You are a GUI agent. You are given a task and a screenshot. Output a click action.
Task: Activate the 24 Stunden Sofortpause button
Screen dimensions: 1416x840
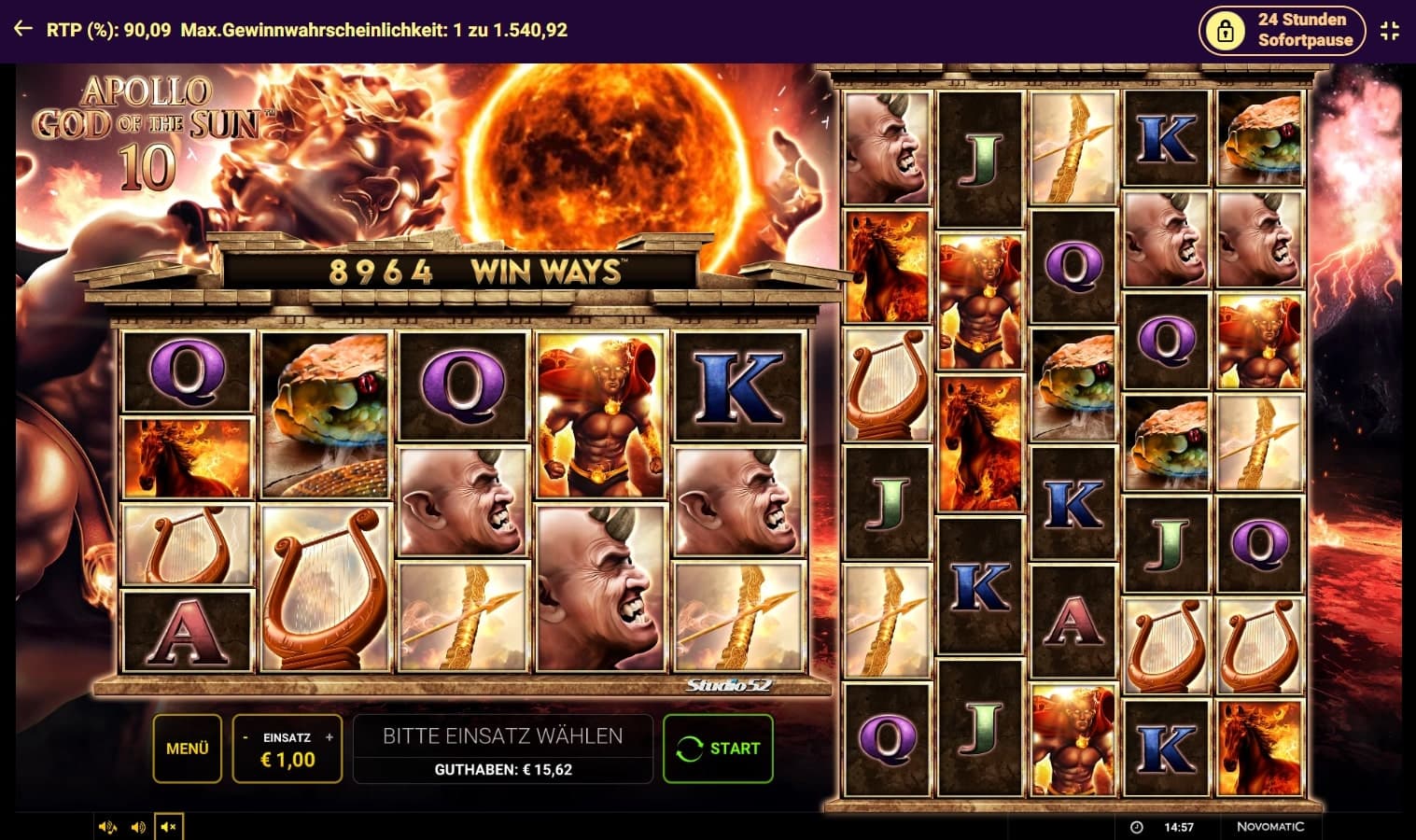pyautogui.click(x=1282, y=31)
